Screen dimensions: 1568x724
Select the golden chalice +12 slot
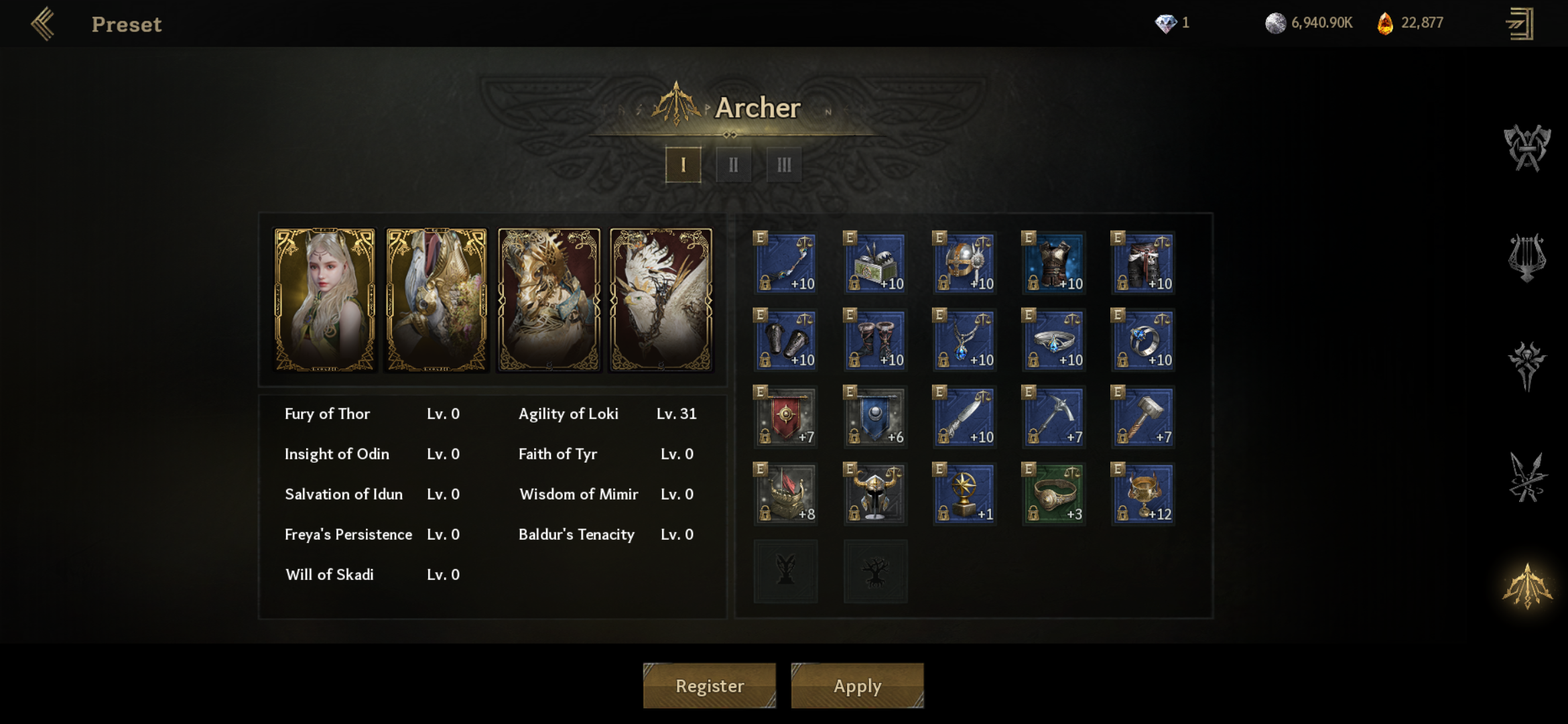[1143, 494]
